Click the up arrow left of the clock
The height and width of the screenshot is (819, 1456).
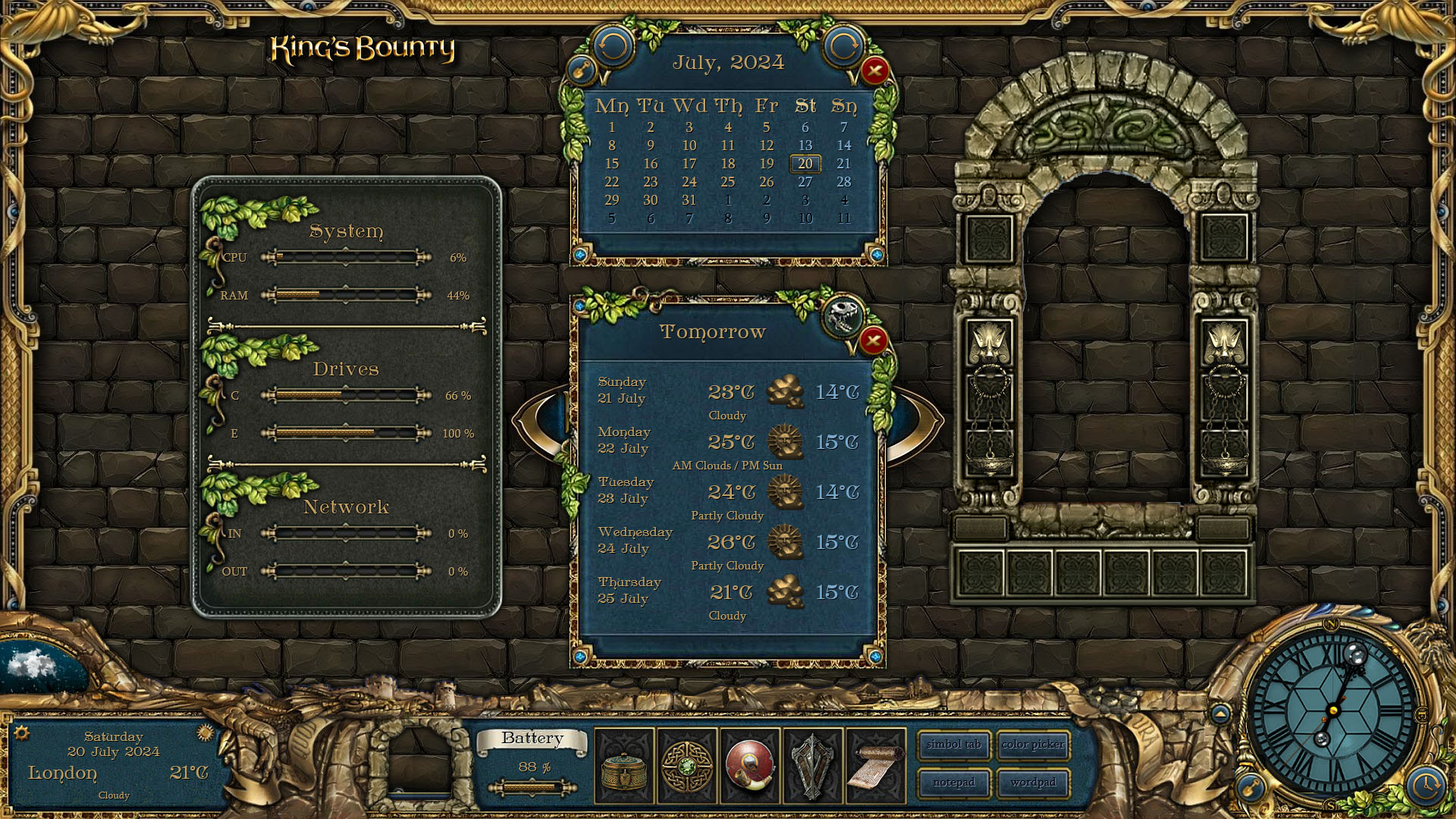(x=1220, y=714)
